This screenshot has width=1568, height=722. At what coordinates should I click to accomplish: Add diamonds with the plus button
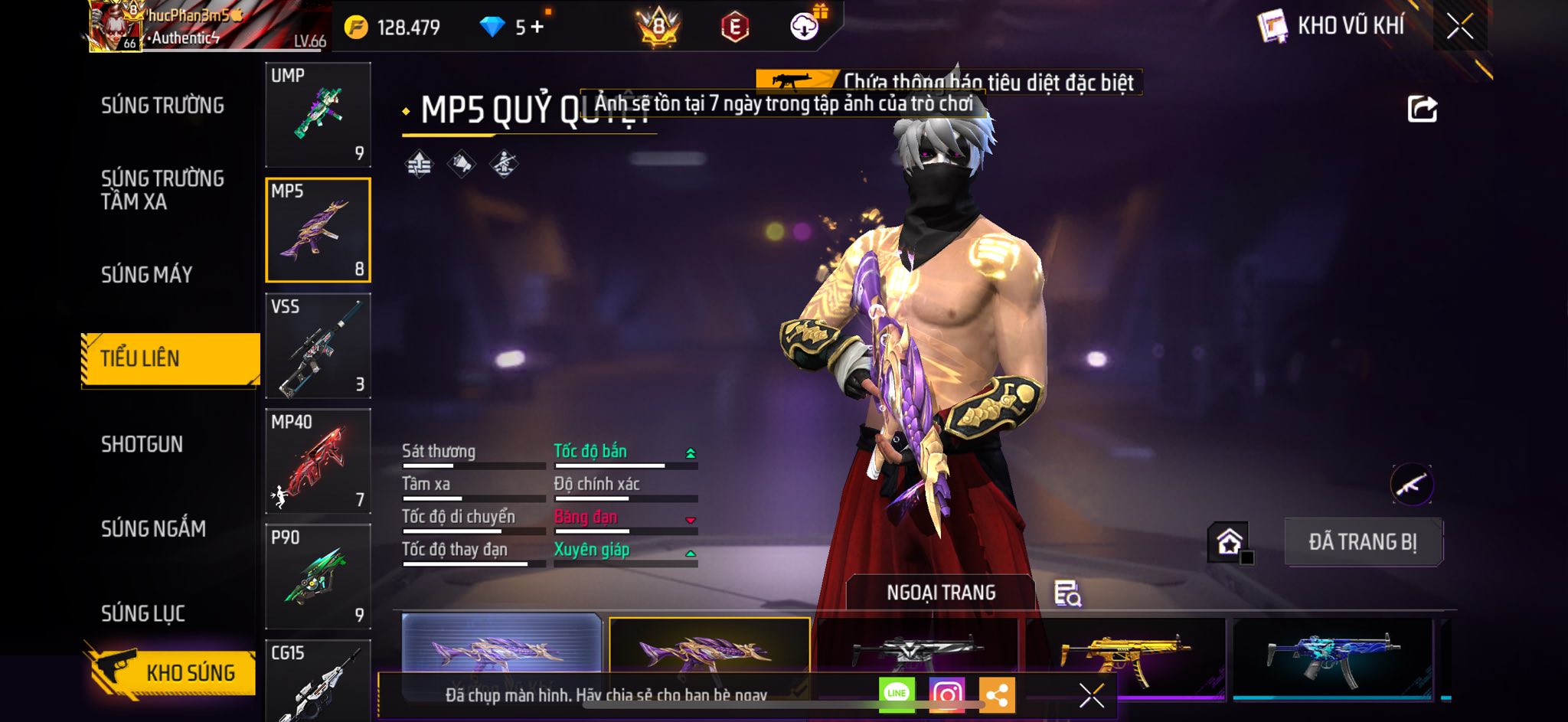[537, 27]
